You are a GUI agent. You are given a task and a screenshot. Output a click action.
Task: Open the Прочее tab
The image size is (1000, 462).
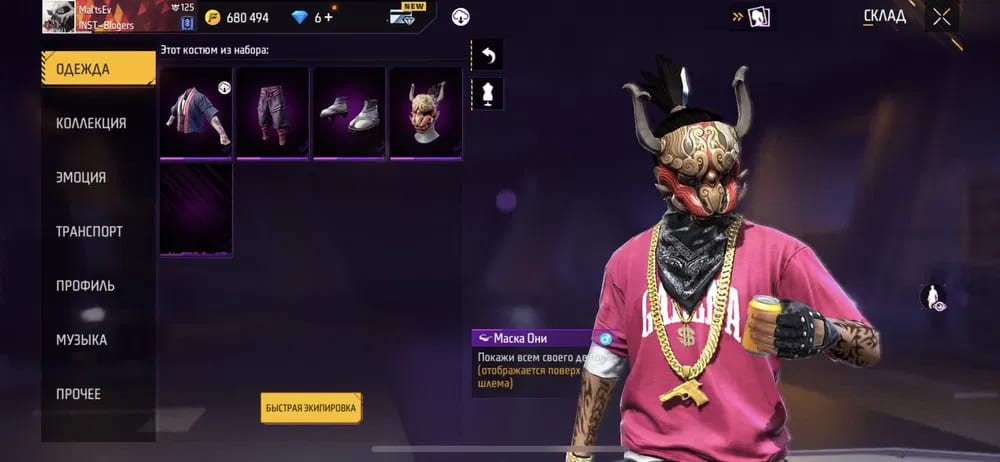pyautogui.click(x=78, y=394)
